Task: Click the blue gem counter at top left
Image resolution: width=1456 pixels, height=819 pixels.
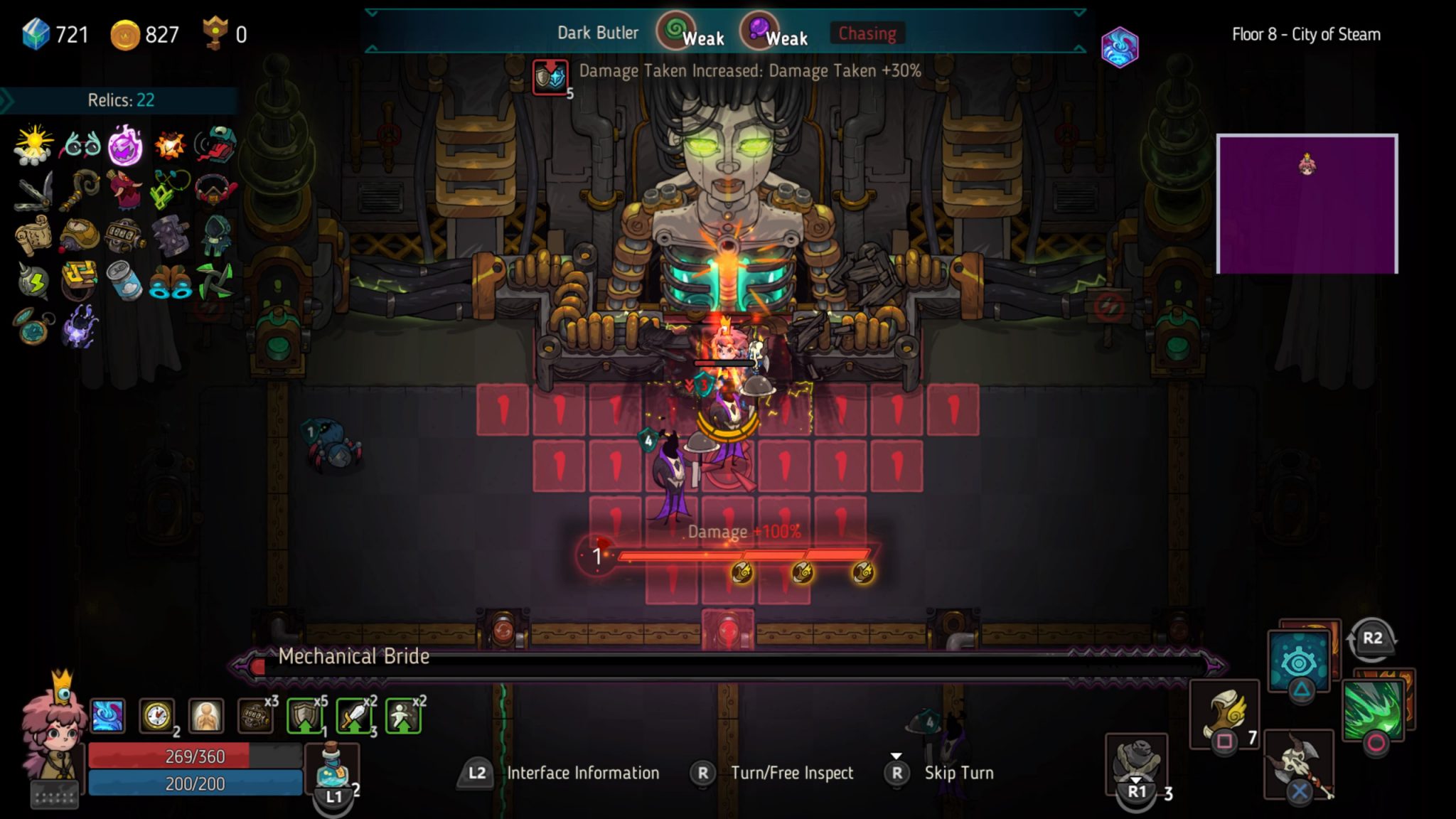Action: 33,32
